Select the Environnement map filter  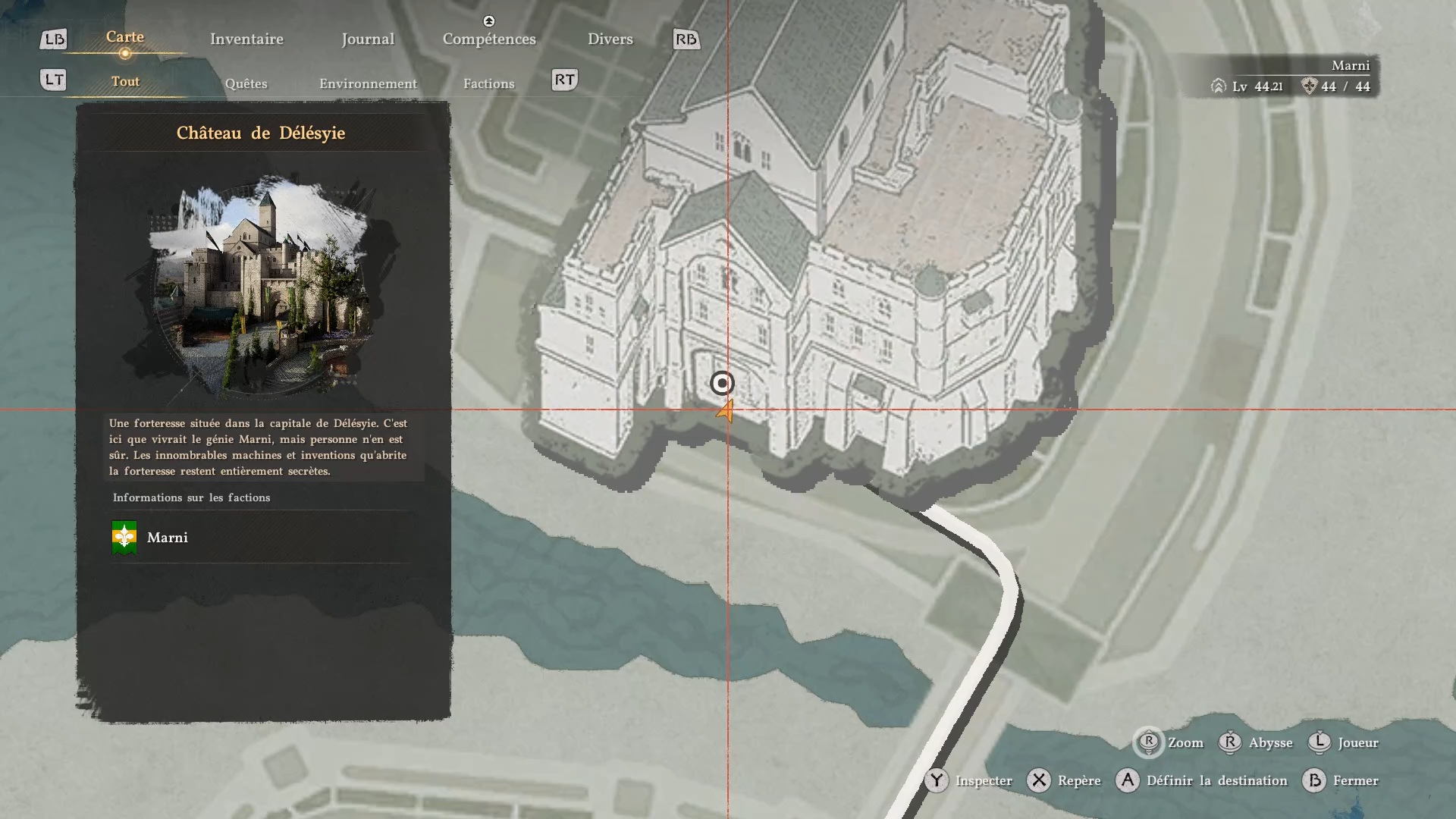[x=368, y=83]
